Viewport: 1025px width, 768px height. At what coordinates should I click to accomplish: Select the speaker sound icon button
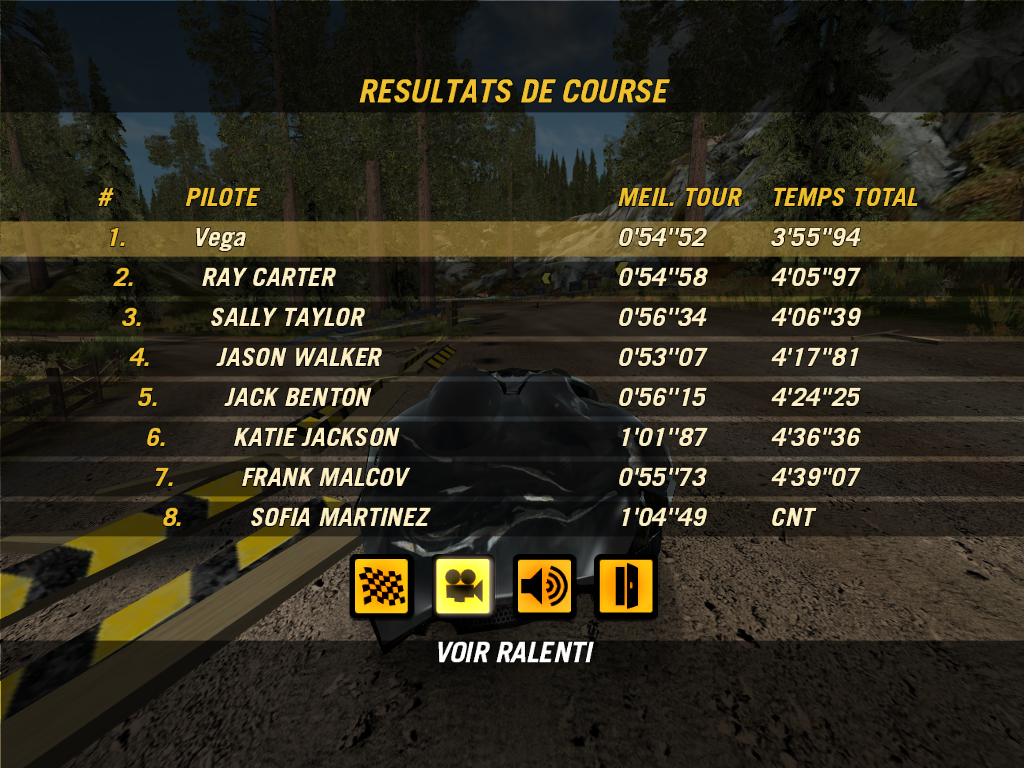544,587
